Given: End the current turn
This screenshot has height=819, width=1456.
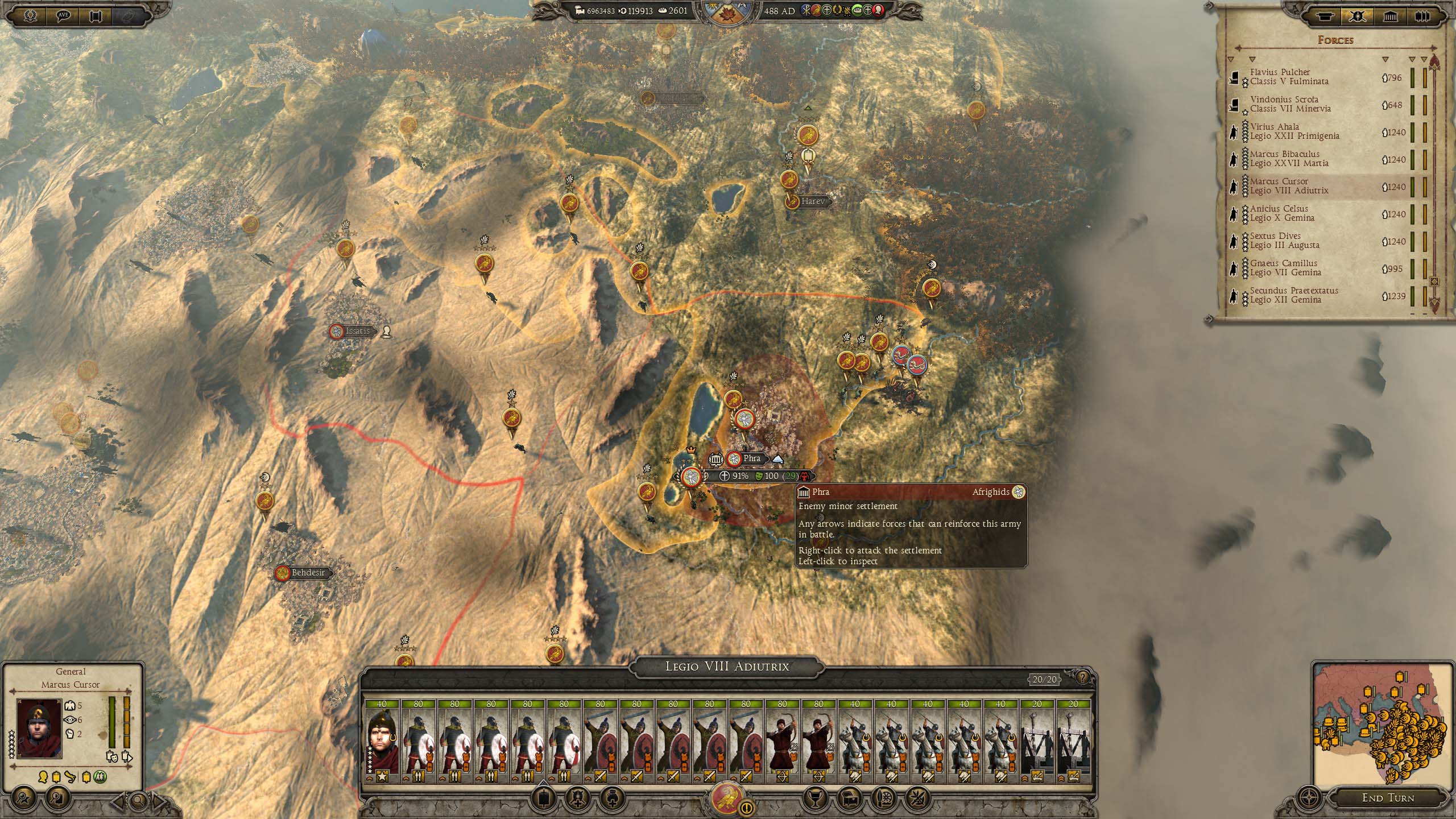Looking at the screenshot, I should 1388,798.
